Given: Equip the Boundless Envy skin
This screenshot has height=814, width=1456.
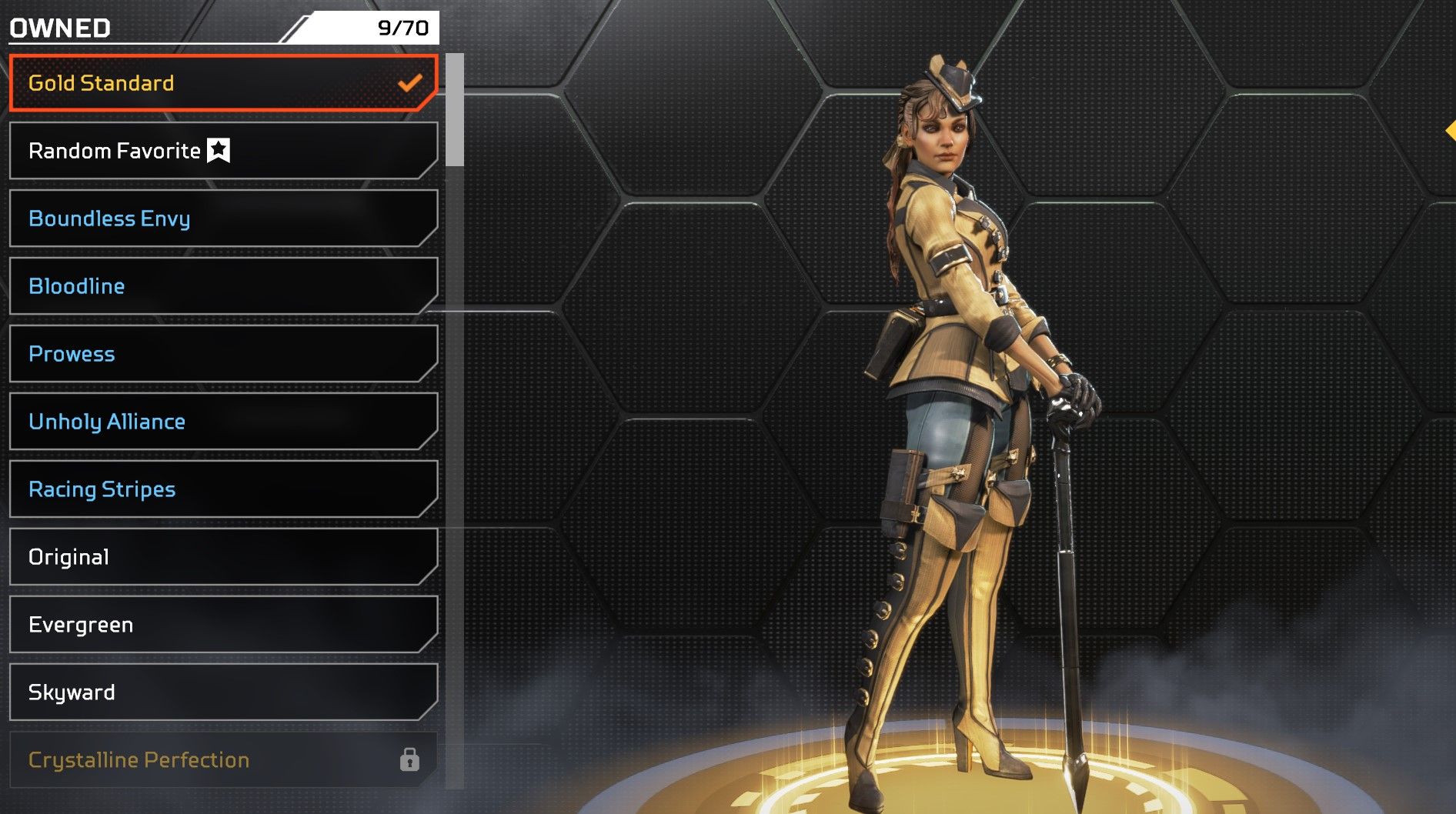Looking at the screenshot, I should [223, 219].
